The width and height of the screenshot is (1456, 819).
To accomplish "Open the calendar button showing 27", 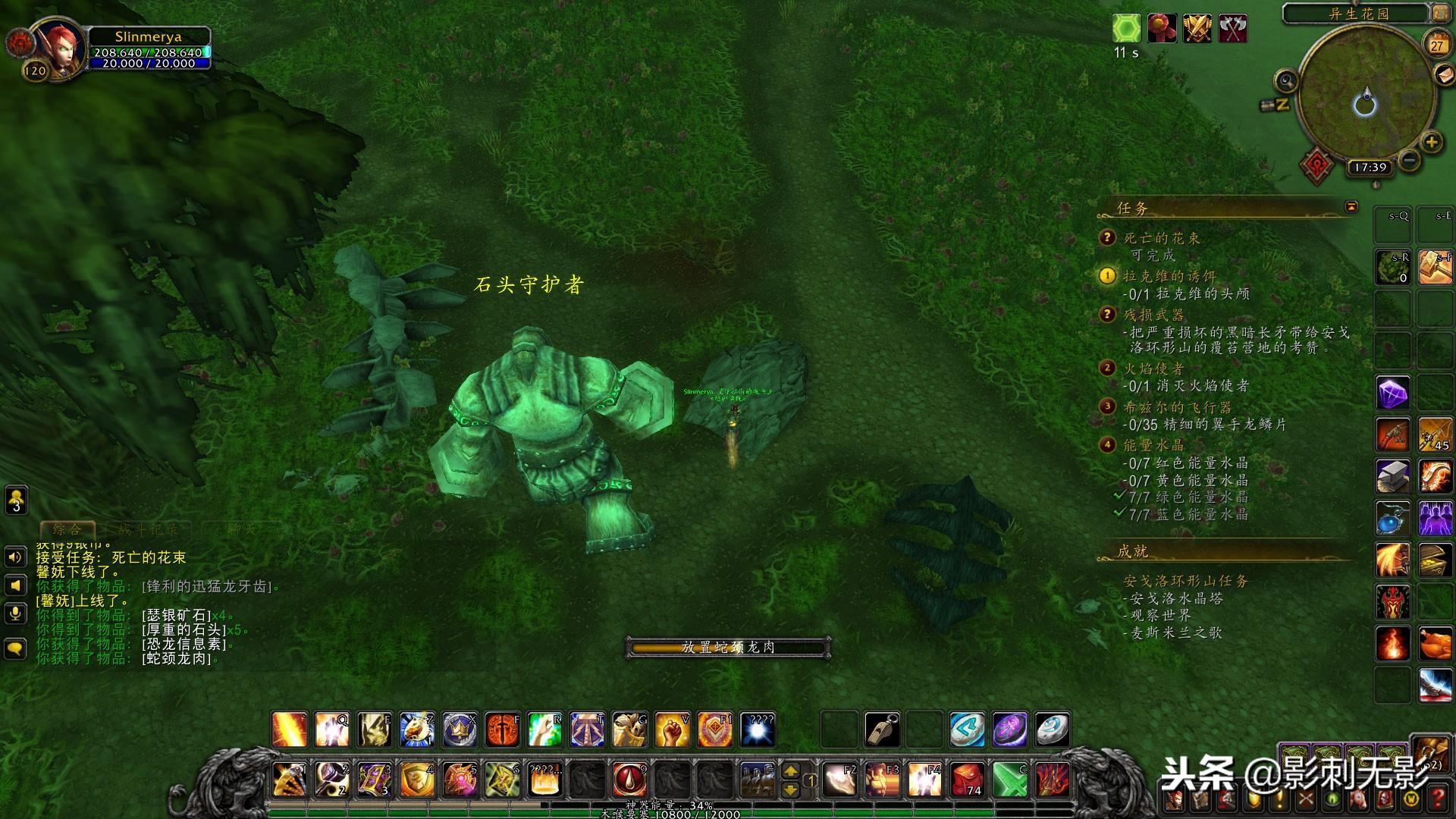I will point(1436,45).
